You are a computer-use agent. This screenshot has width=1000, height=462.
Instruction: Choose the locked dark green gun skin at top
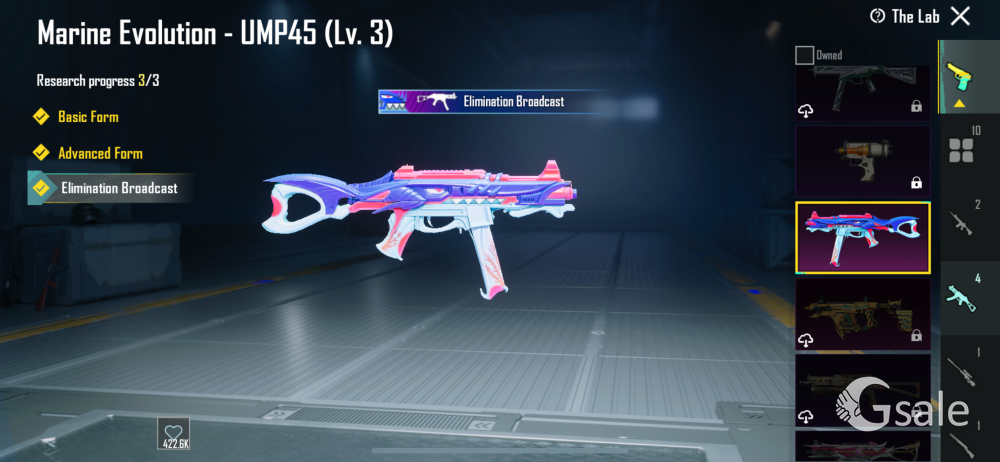(x=863, y=90)
